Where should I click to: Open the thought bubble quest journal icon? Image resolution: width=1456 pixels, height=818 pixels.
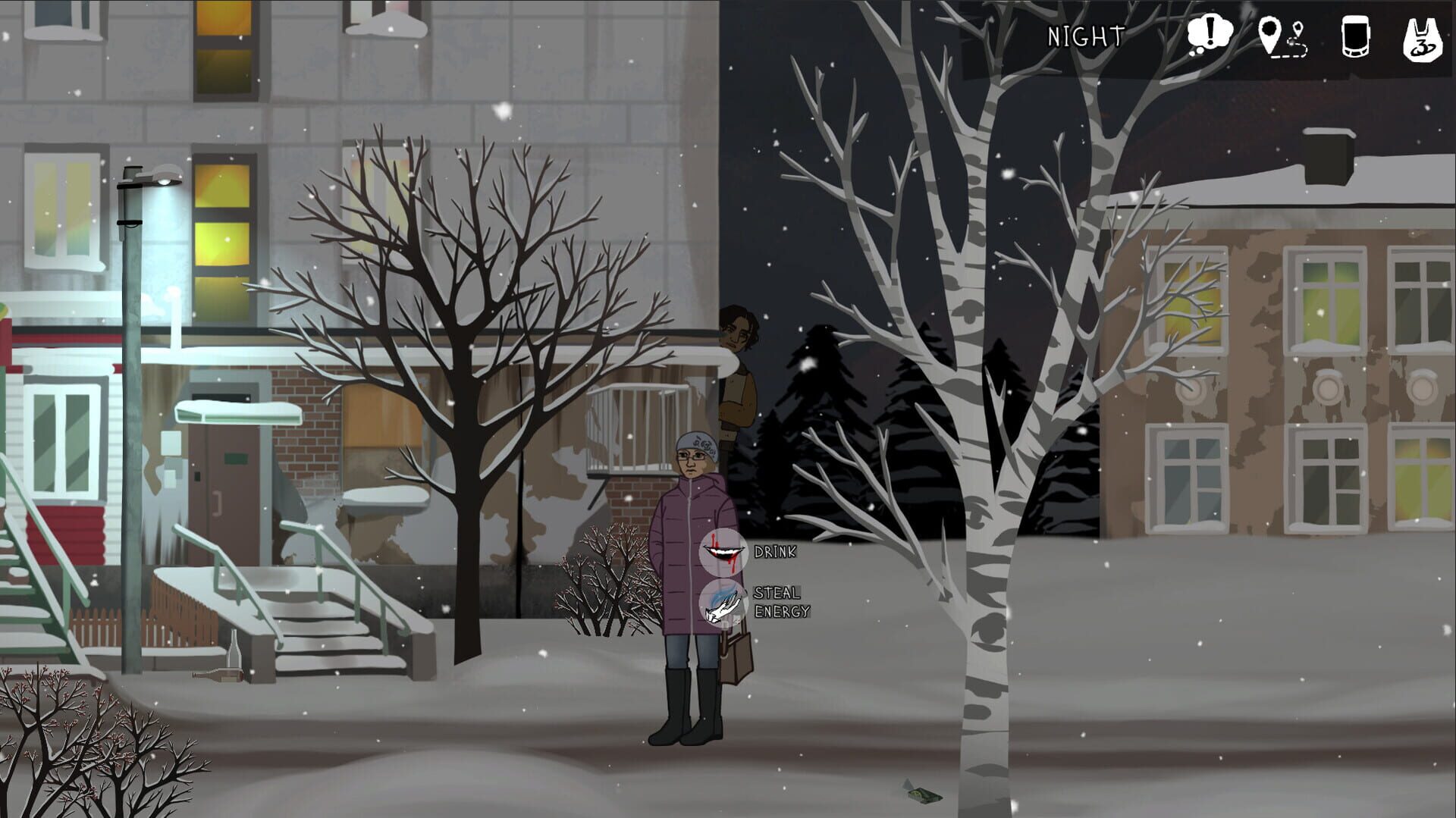point(1212,32)
